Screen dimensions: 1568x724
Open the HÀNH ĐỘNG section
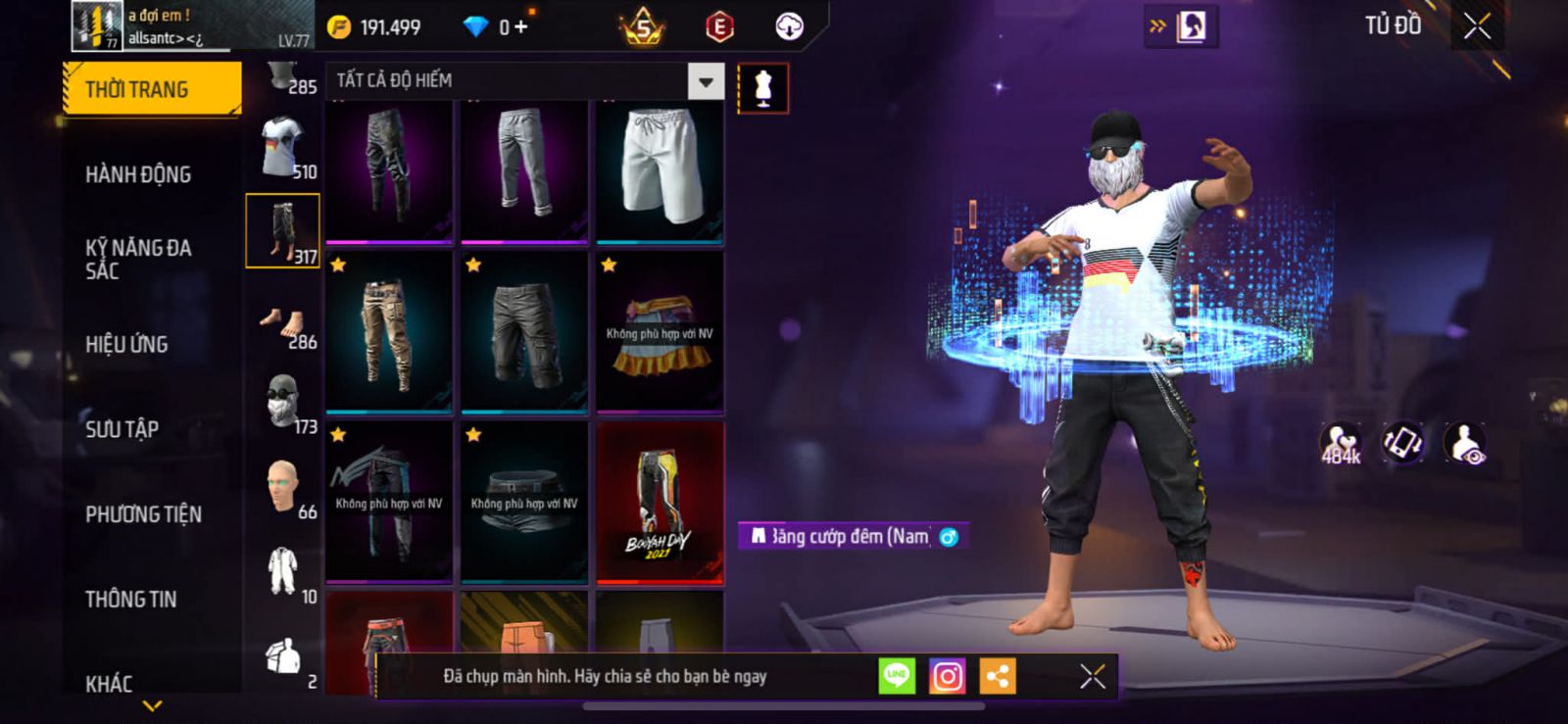(x=138, y=174)
